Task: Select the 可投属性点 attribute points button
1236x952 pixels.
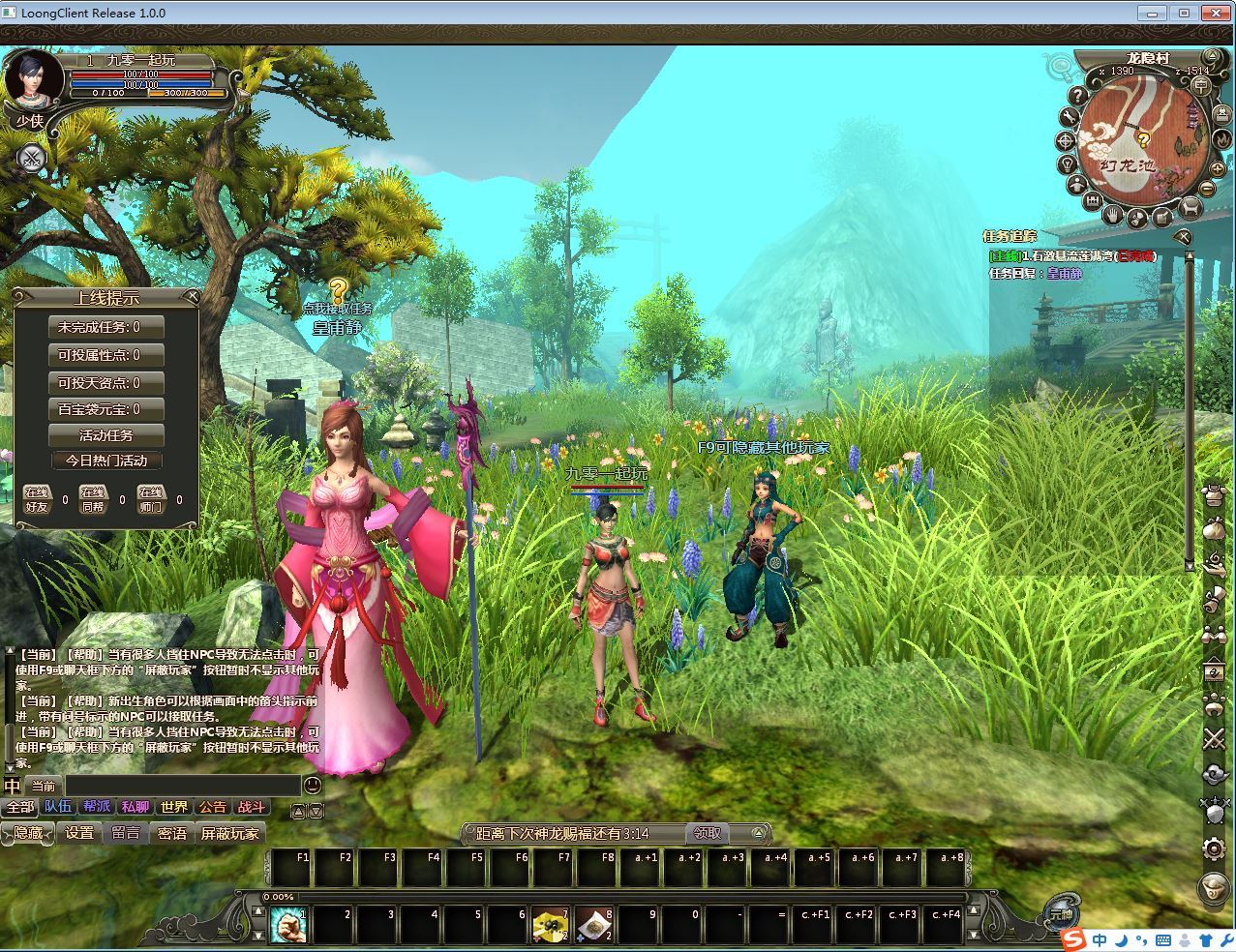Action: click(x=106, y=355)
